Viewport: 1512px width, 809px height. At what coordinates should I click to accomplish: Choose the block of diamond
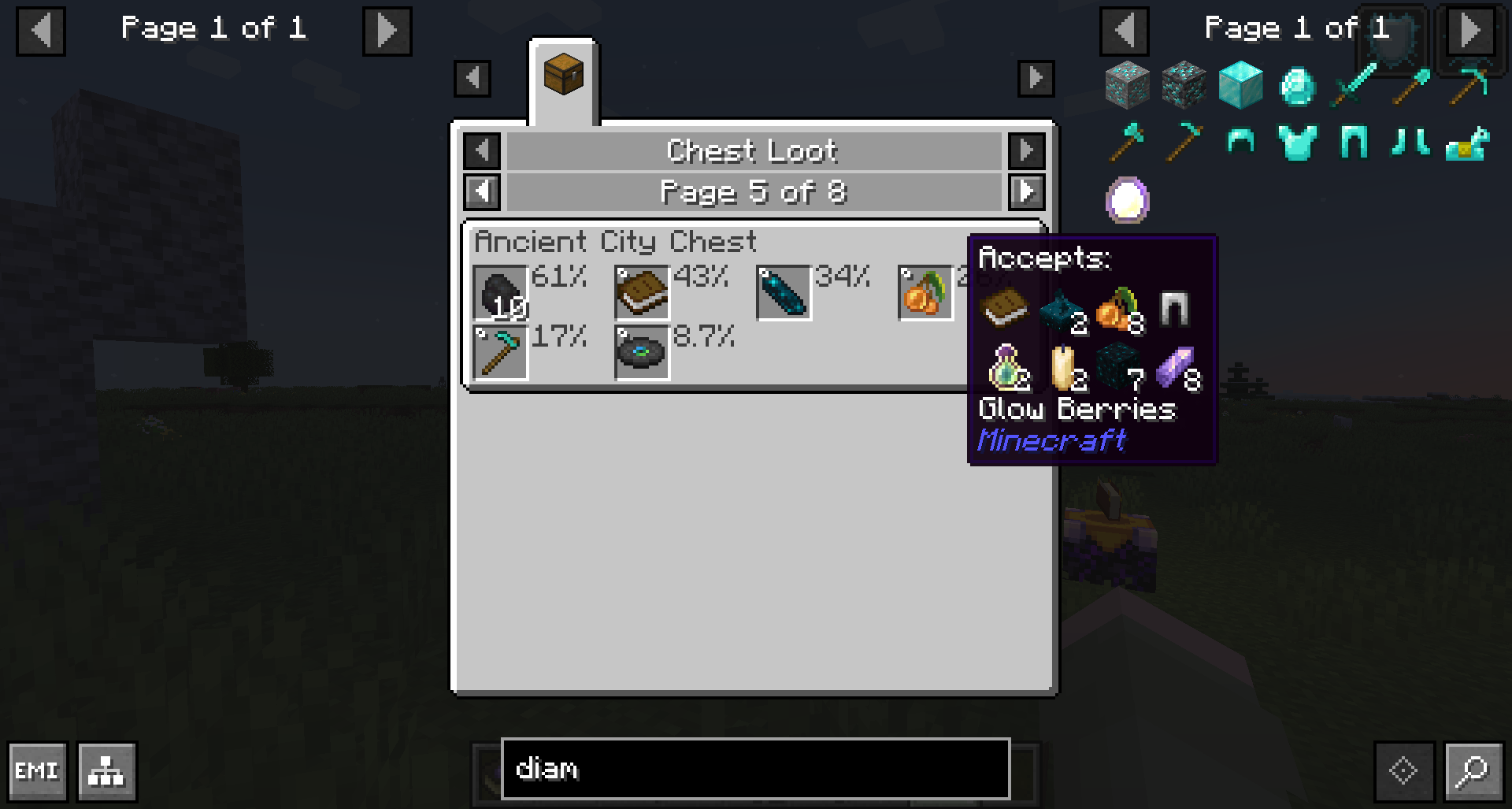pos(1240,85)
